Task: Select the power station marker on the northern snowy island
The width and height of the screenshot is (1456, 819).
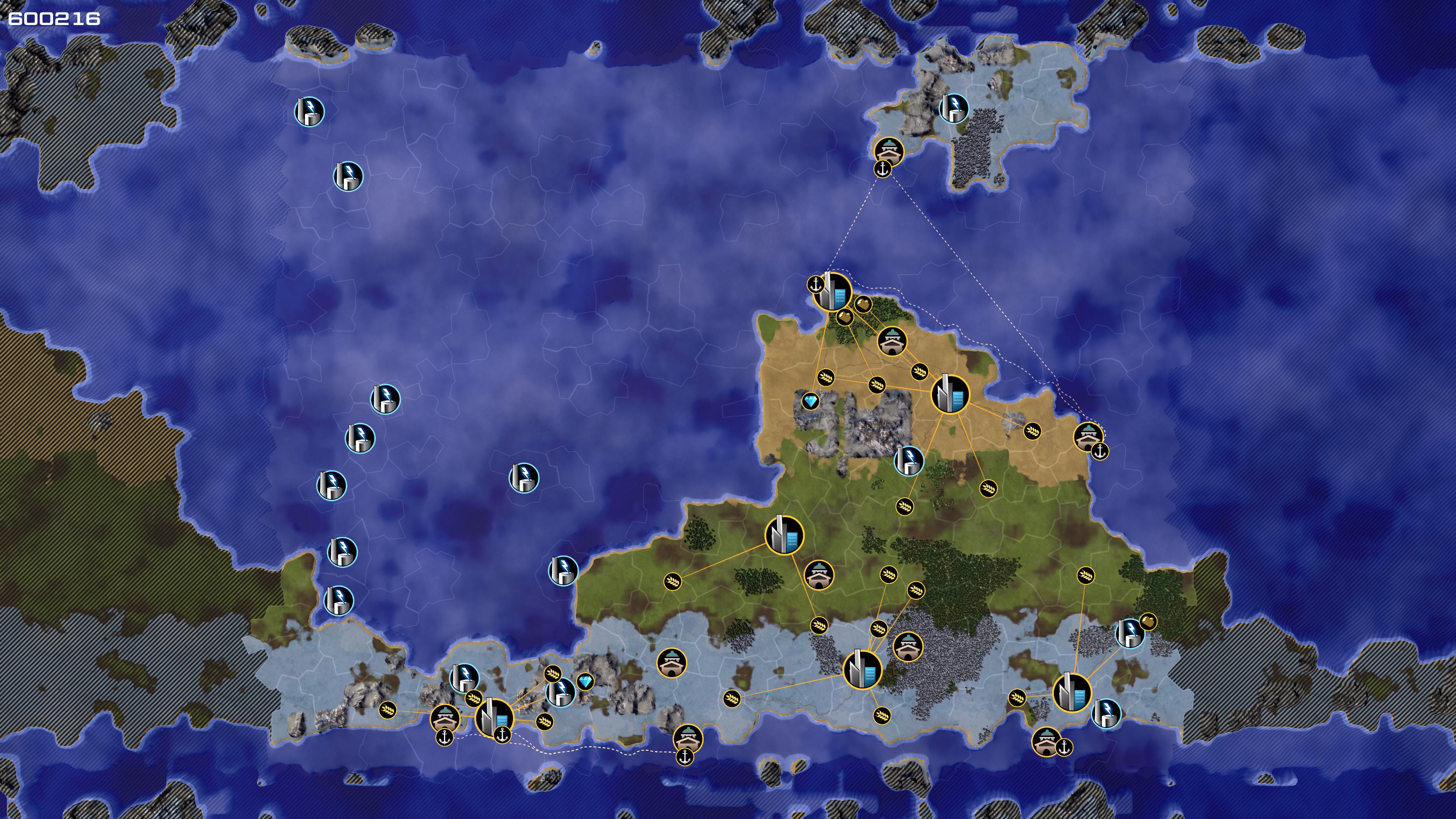Action: click(x=954, y=108)
